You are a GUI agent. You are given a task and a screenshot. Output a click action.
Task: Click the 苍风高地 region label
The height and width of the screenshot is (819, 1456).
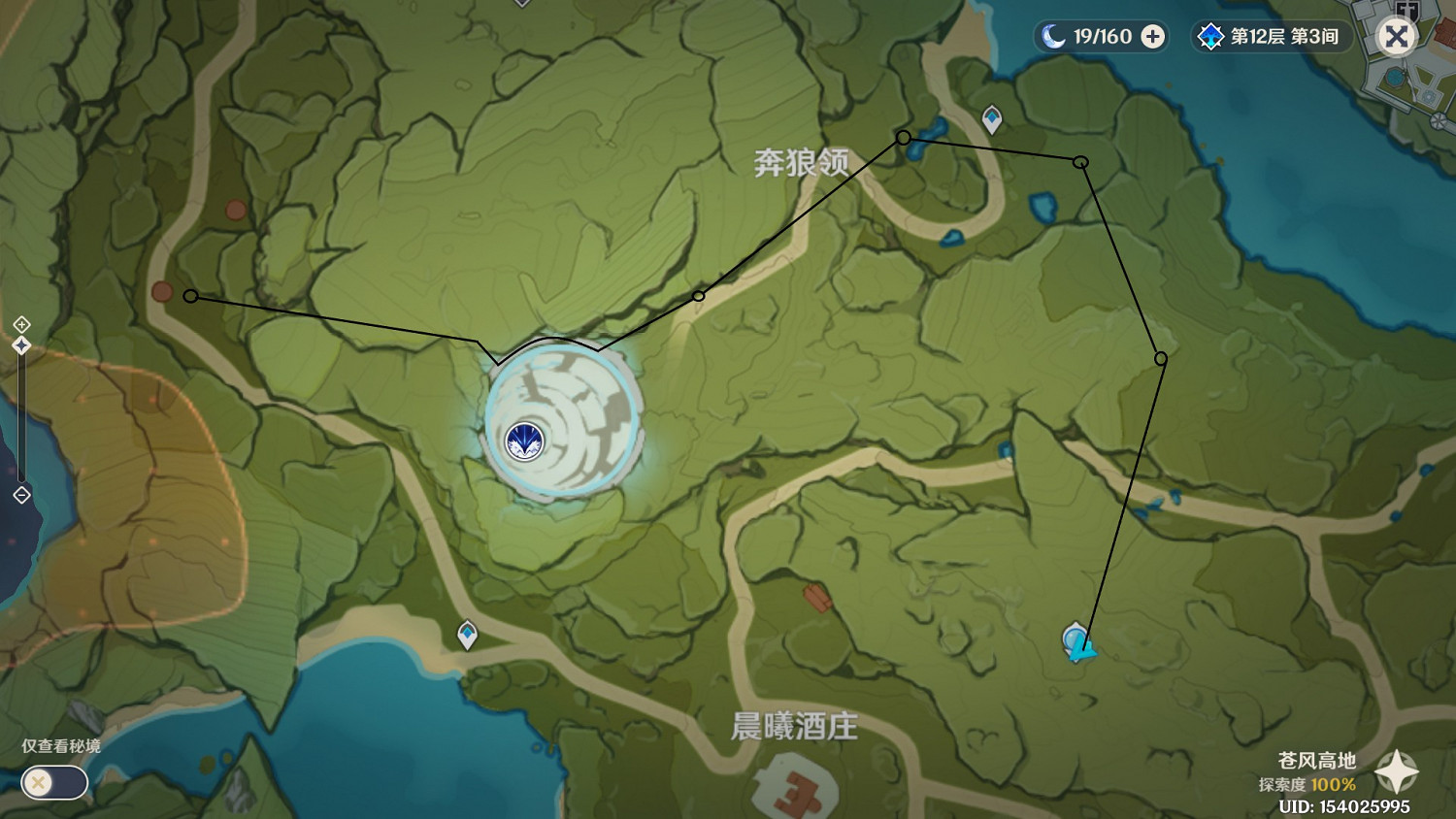pos(1317,762)
